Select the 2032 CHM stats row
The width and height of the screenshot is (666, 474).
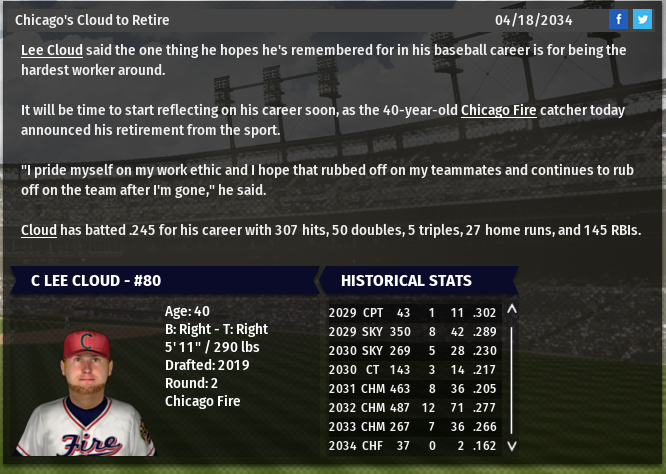pos(414,407)
